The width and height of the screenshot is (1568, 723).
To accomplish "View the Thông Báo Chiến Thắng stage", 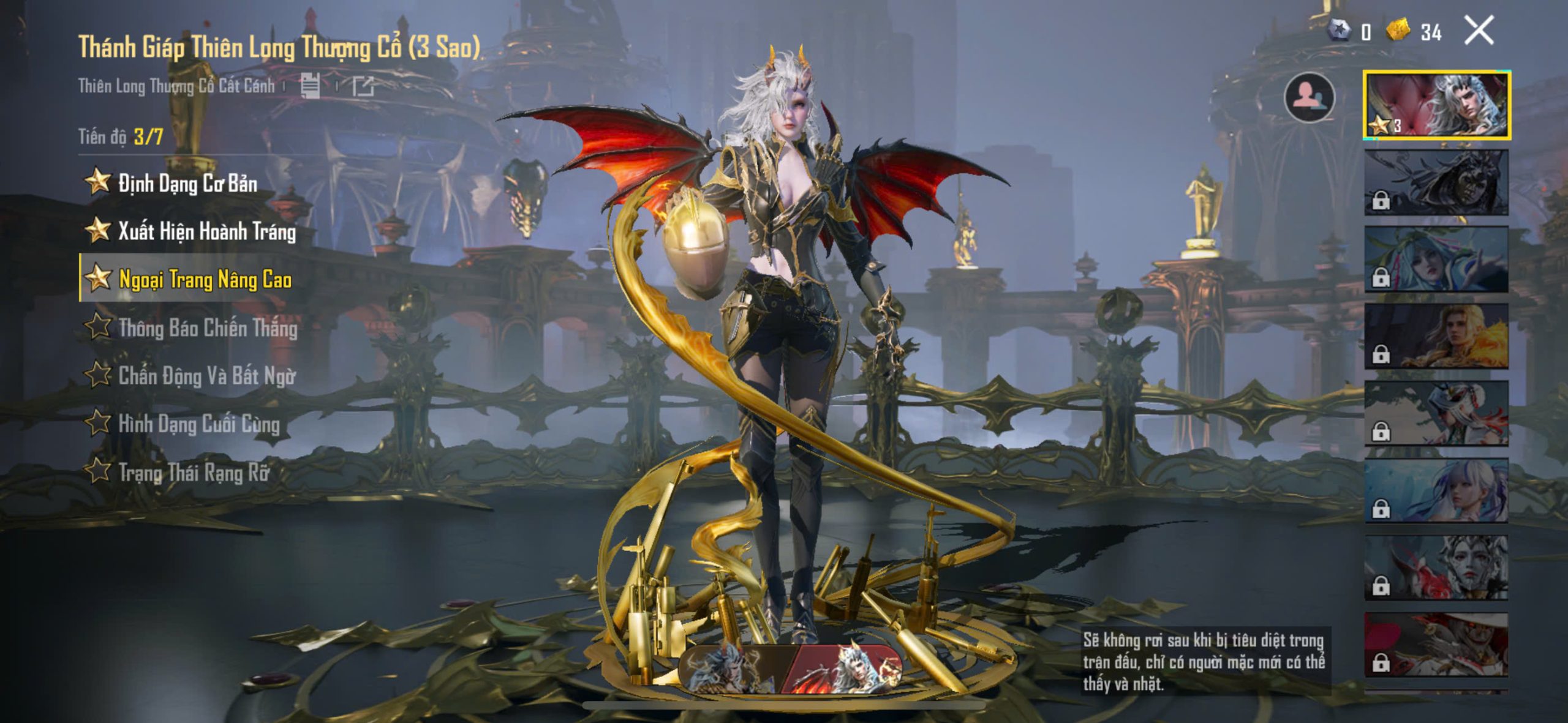I will pyautogui.click(x=207, y=328).
